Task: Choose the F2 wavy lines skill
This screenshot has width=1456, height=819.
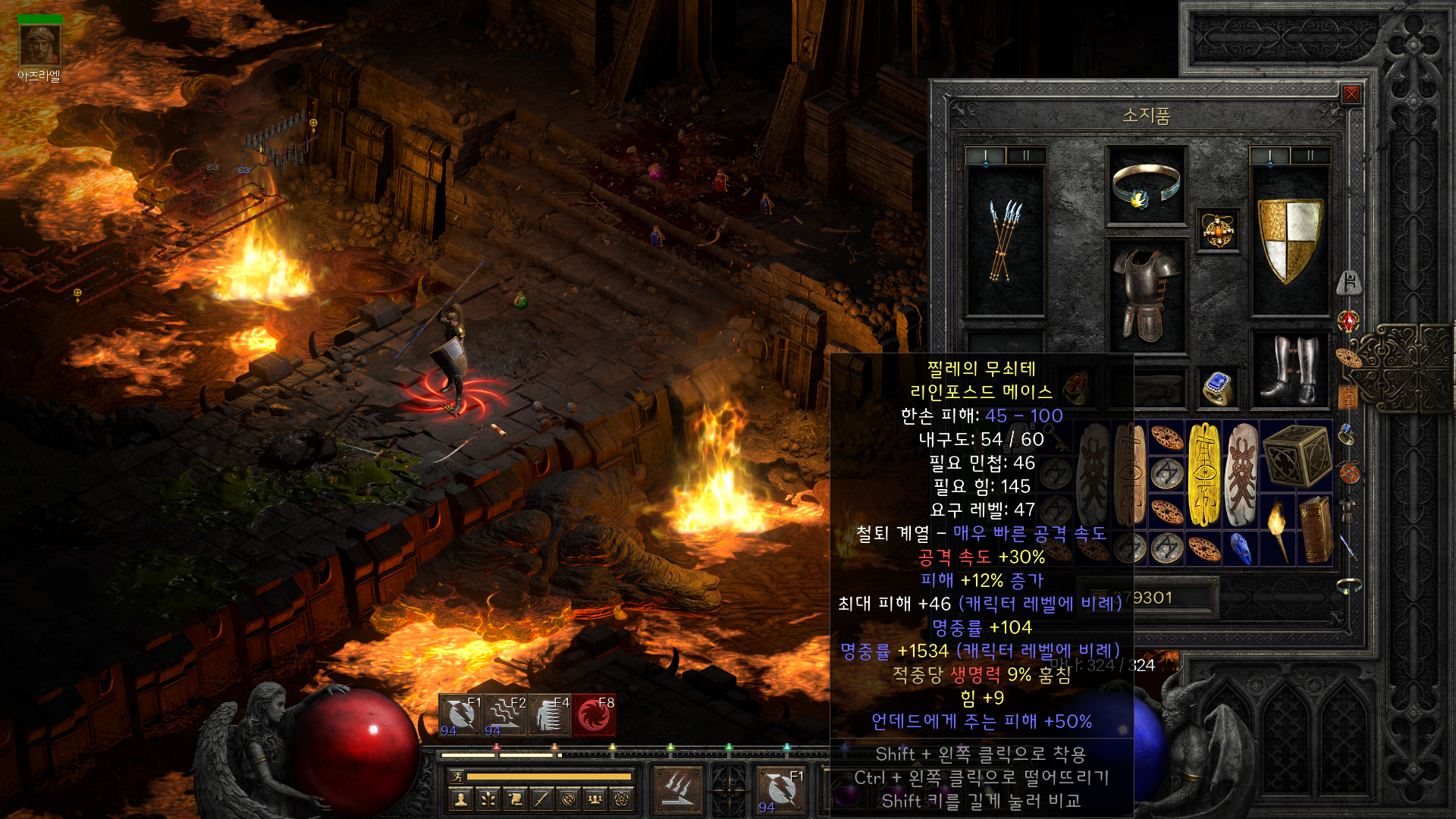Action: (506, 715)
